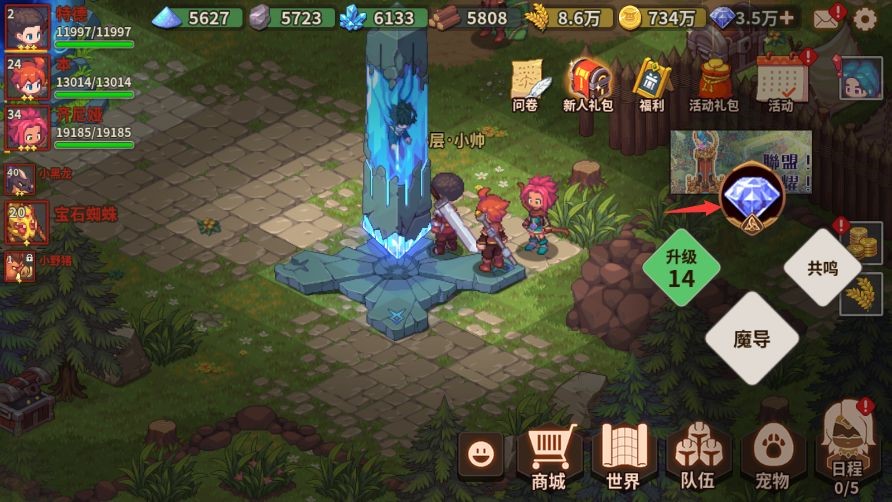
Task: Open the 日程 daily schedule
Action: click(x=845, y=457)
